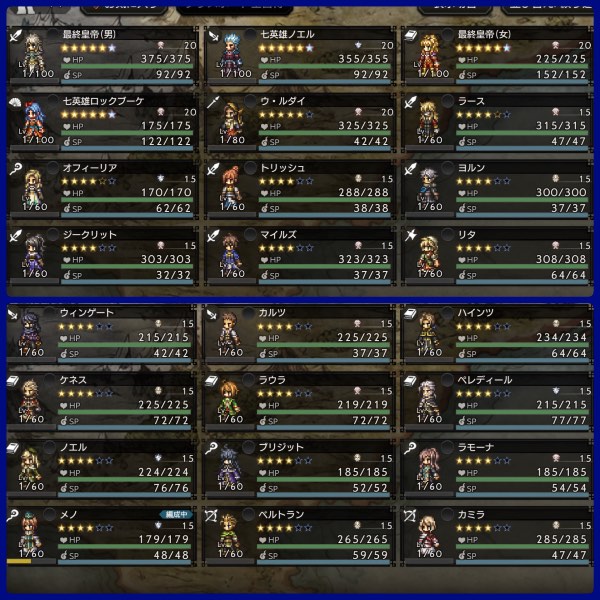The width and height of the screenshot is (600, 600).
Task: Click on the ヨルン character card
Action: coord(498,187)
